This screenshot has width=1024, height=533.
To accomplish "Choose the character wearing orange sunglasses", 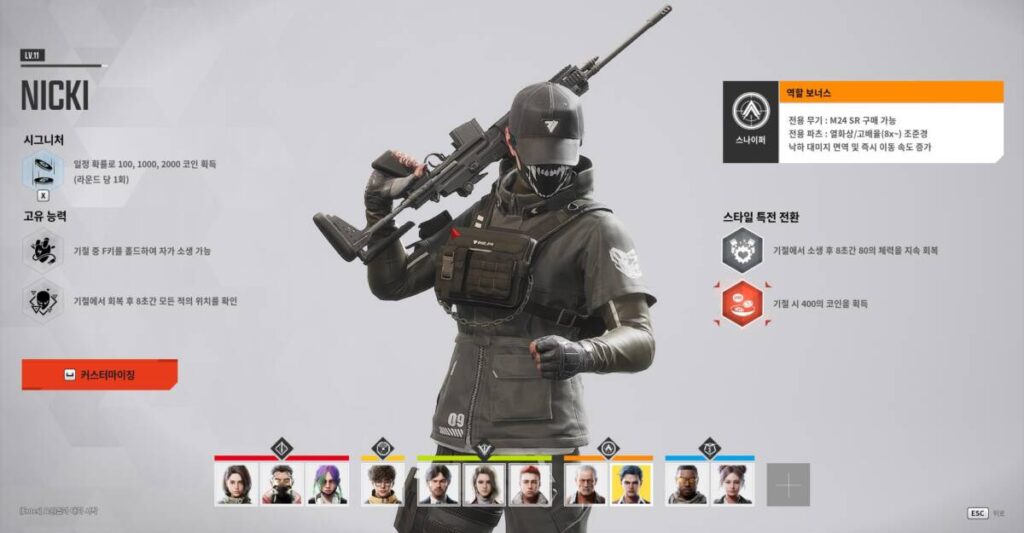I will 686,484.
